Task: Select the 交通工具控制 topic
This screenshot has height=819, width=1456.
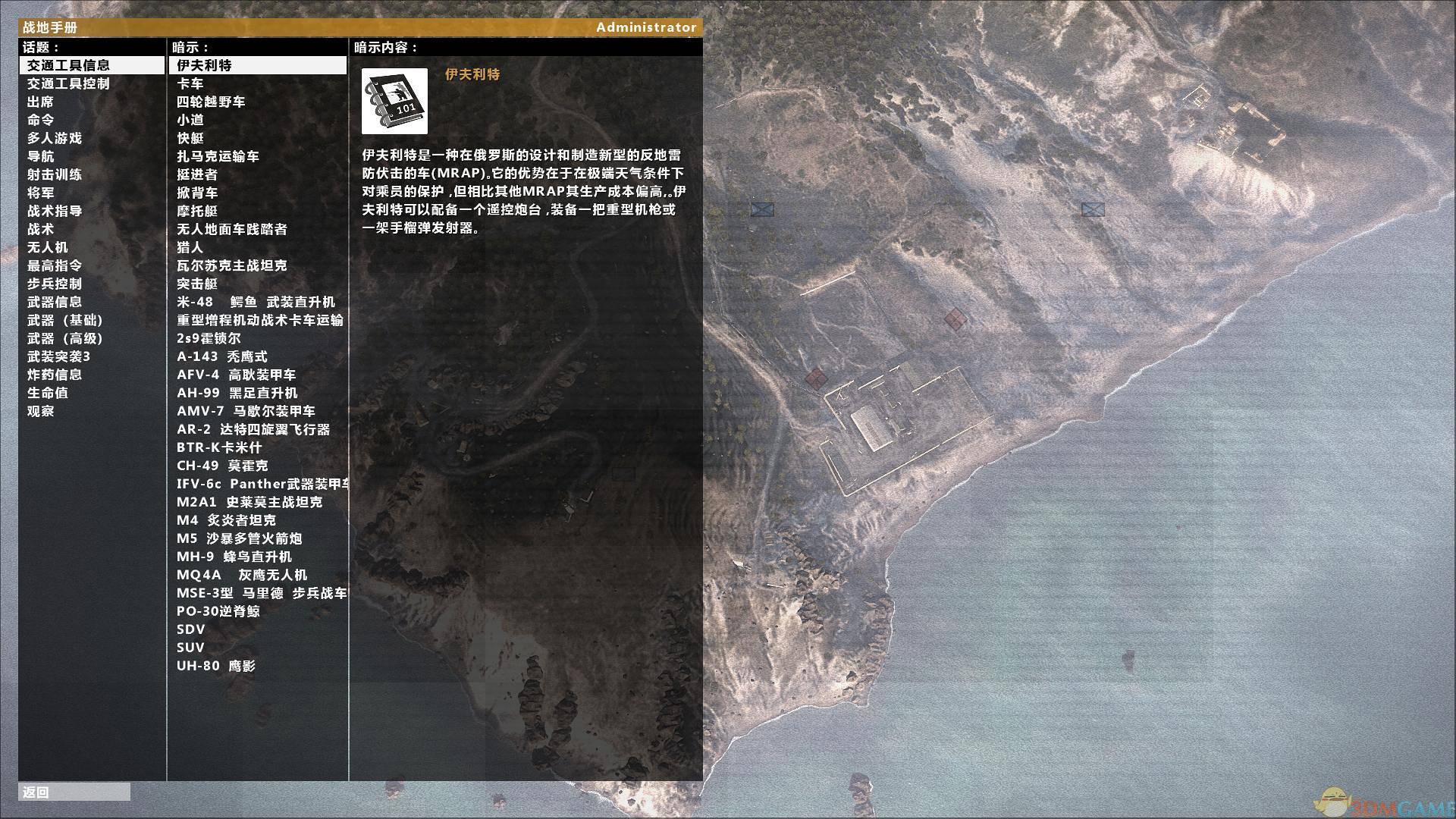Action: click(x=68, y=83)
